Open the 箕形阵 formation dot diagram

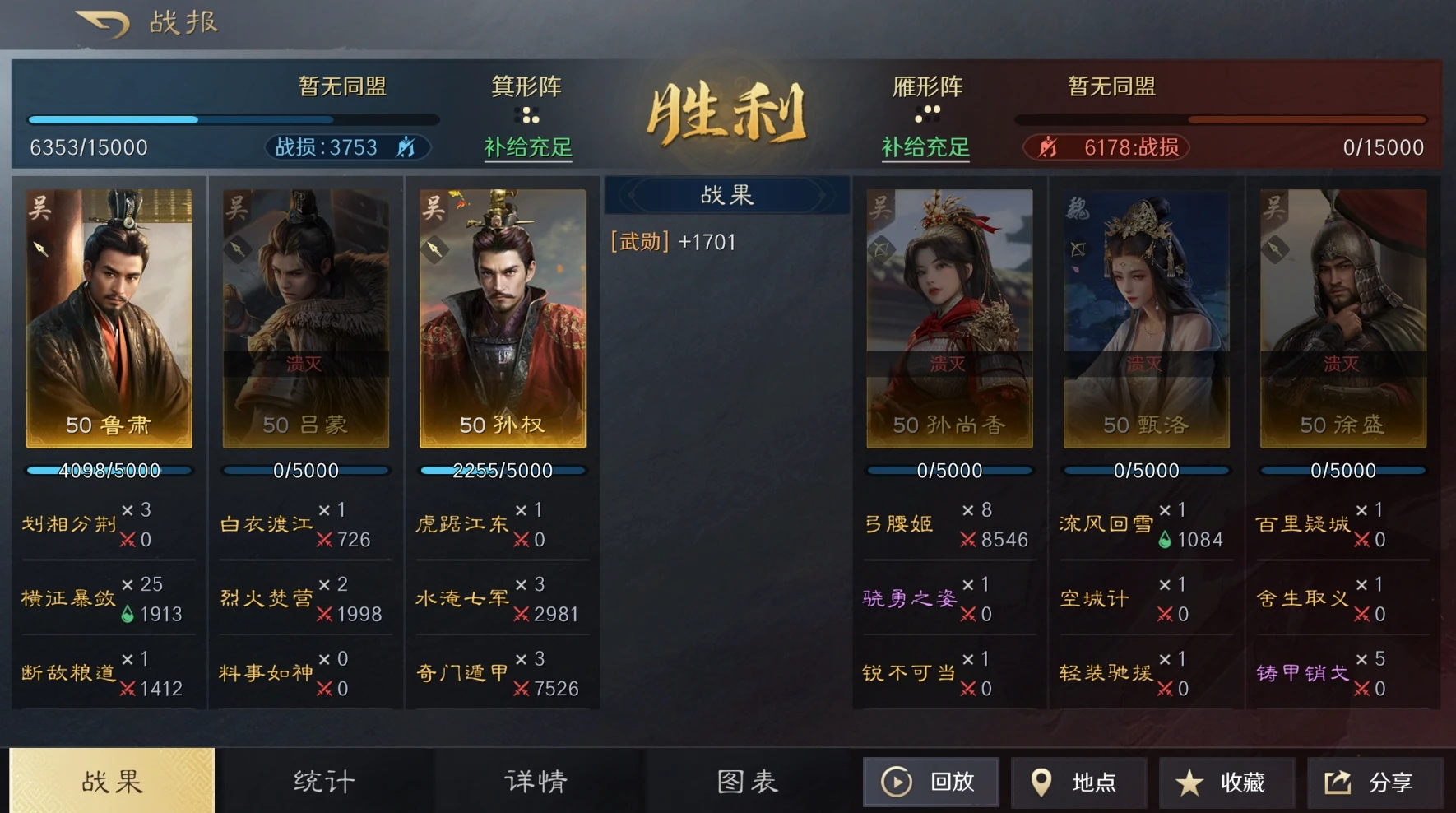click(526, 112)
